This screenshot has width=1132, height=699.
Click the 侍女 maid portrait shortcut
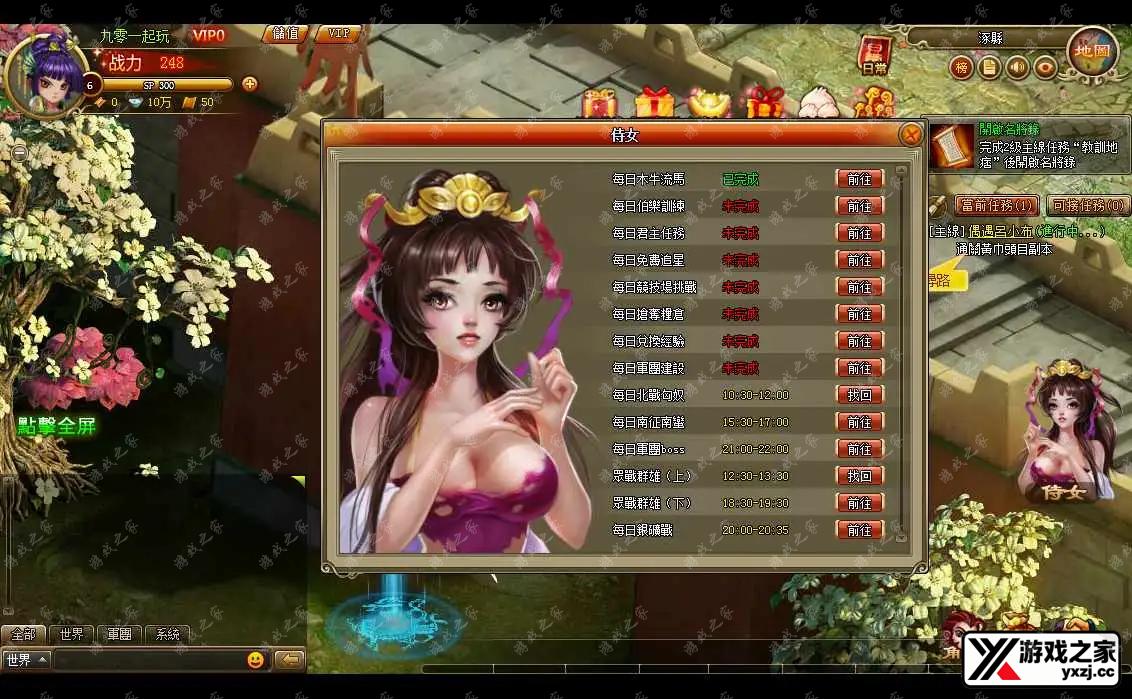[x=1065, y=430]
